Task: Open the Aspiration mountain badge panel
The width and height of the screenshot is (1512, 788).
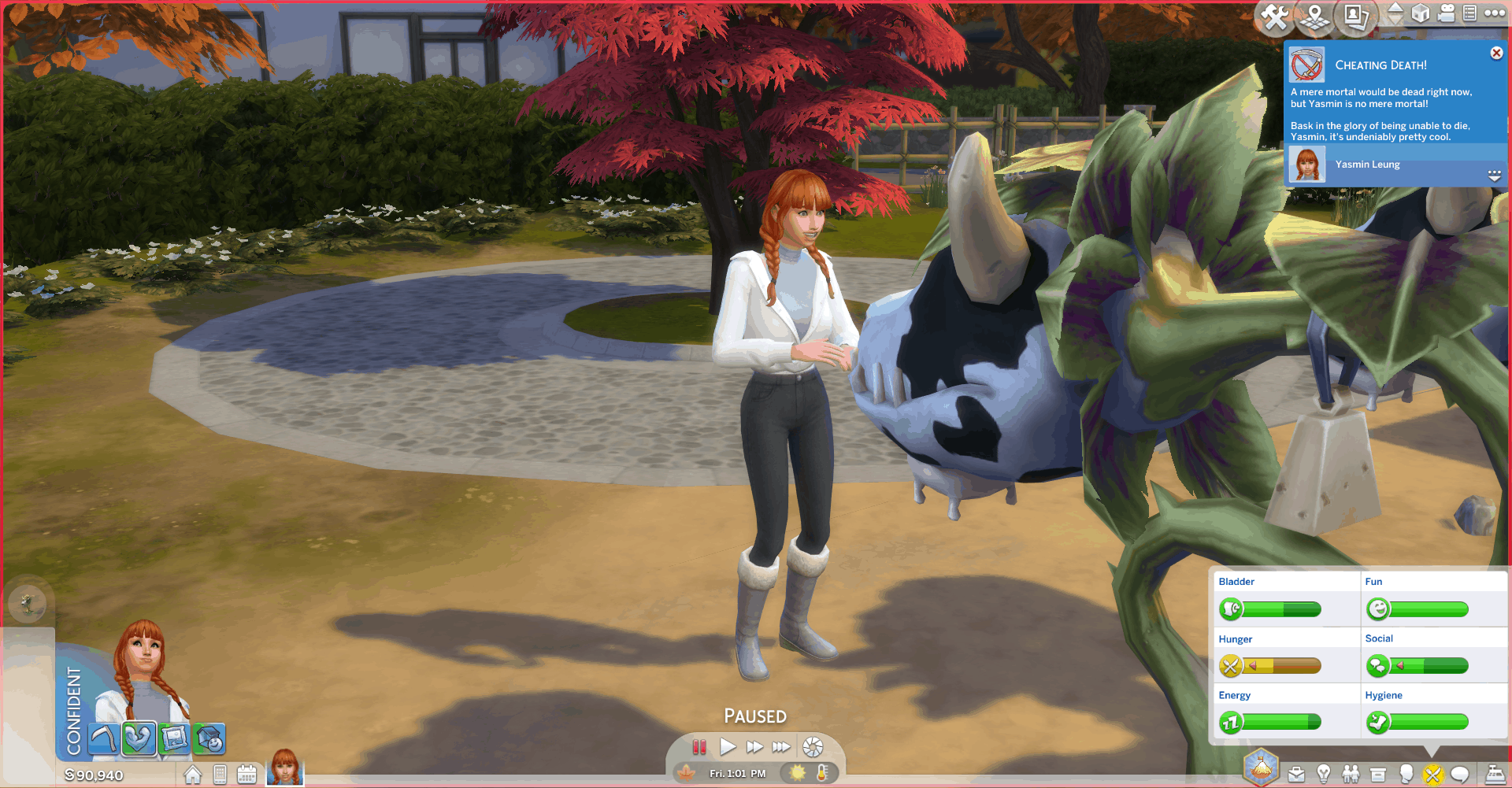Action: tap(1261, 768)
